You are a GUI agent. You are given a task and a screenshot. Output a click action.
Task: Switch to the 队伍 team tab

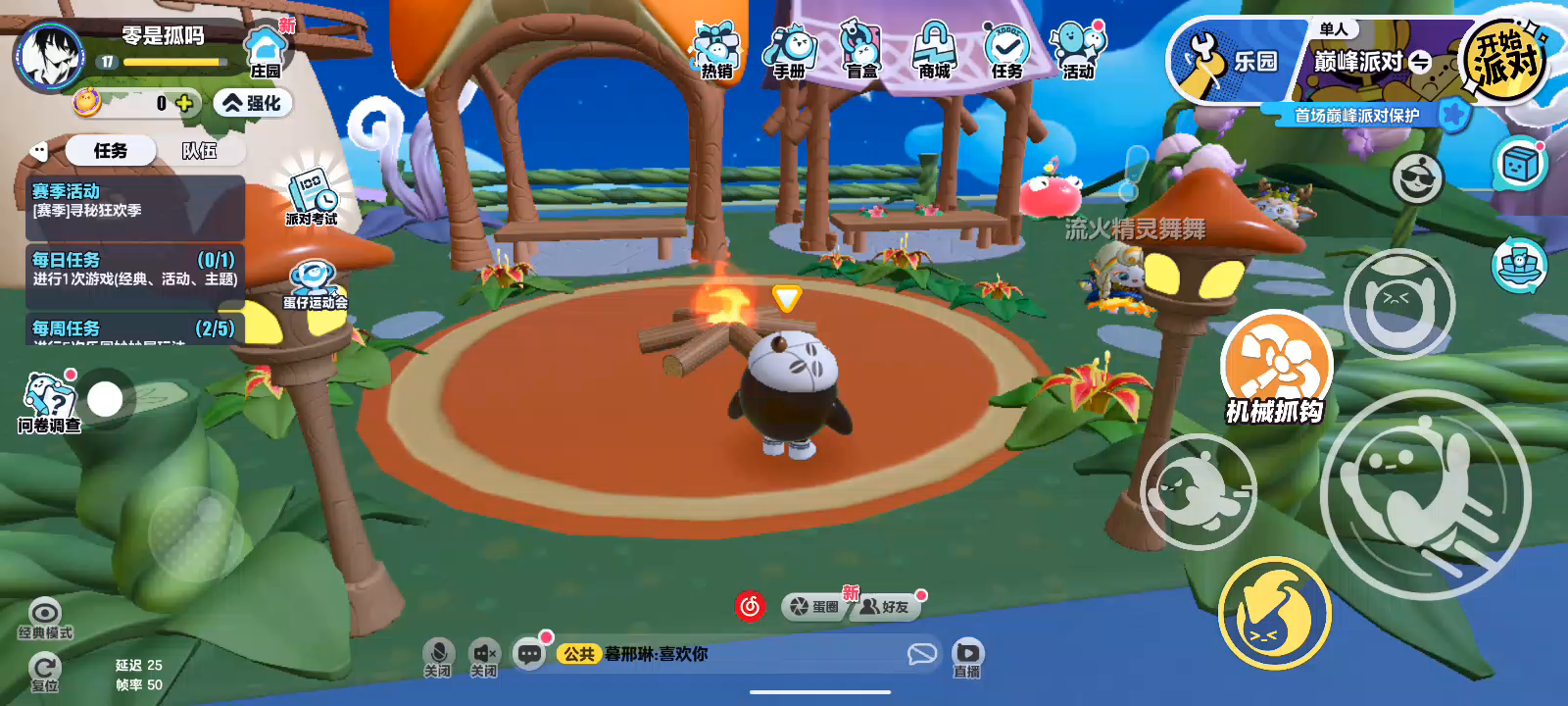(199, 151)
